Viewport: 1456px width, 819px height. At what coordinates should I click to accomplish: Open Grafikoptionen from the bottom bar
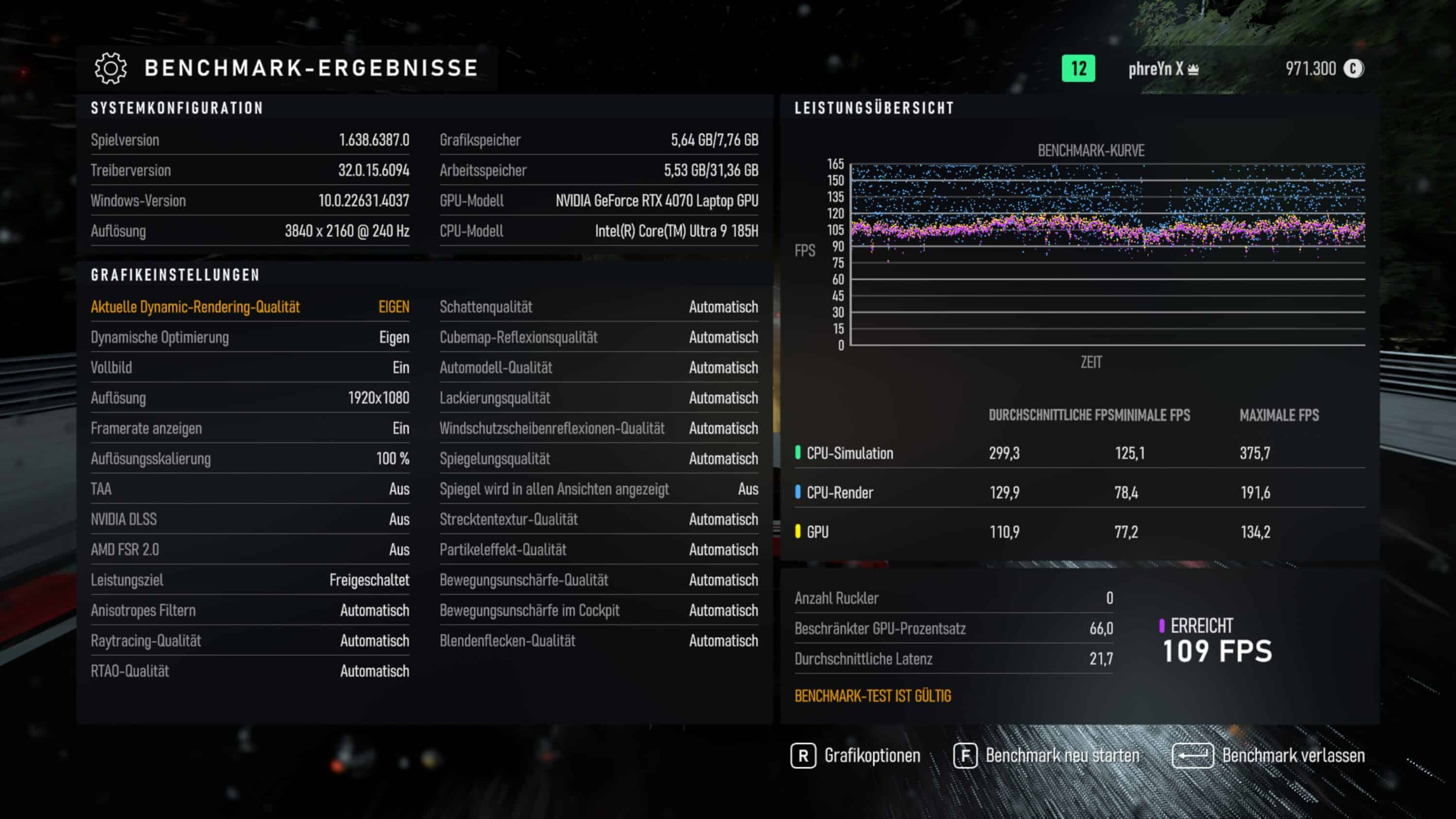[x=856, y=756]
